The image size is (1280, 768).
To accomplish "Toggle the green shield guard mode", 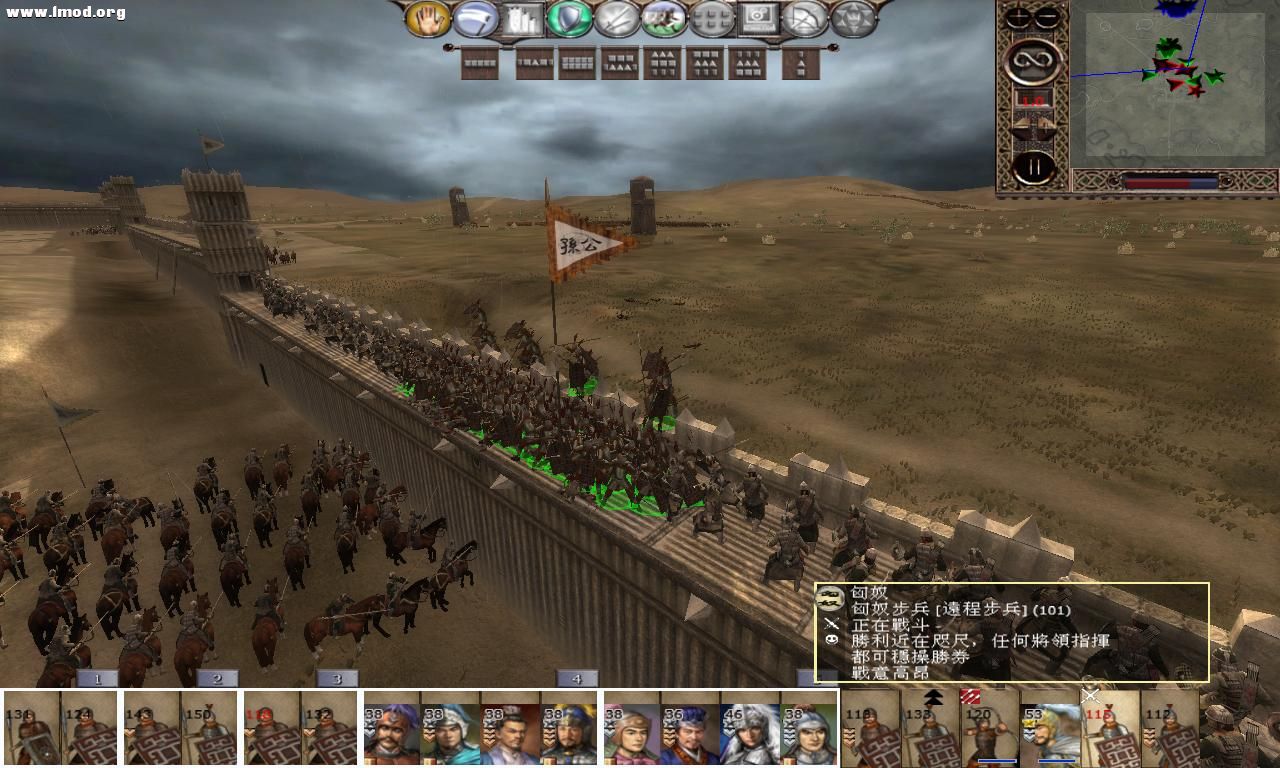I will pos(569,18).
